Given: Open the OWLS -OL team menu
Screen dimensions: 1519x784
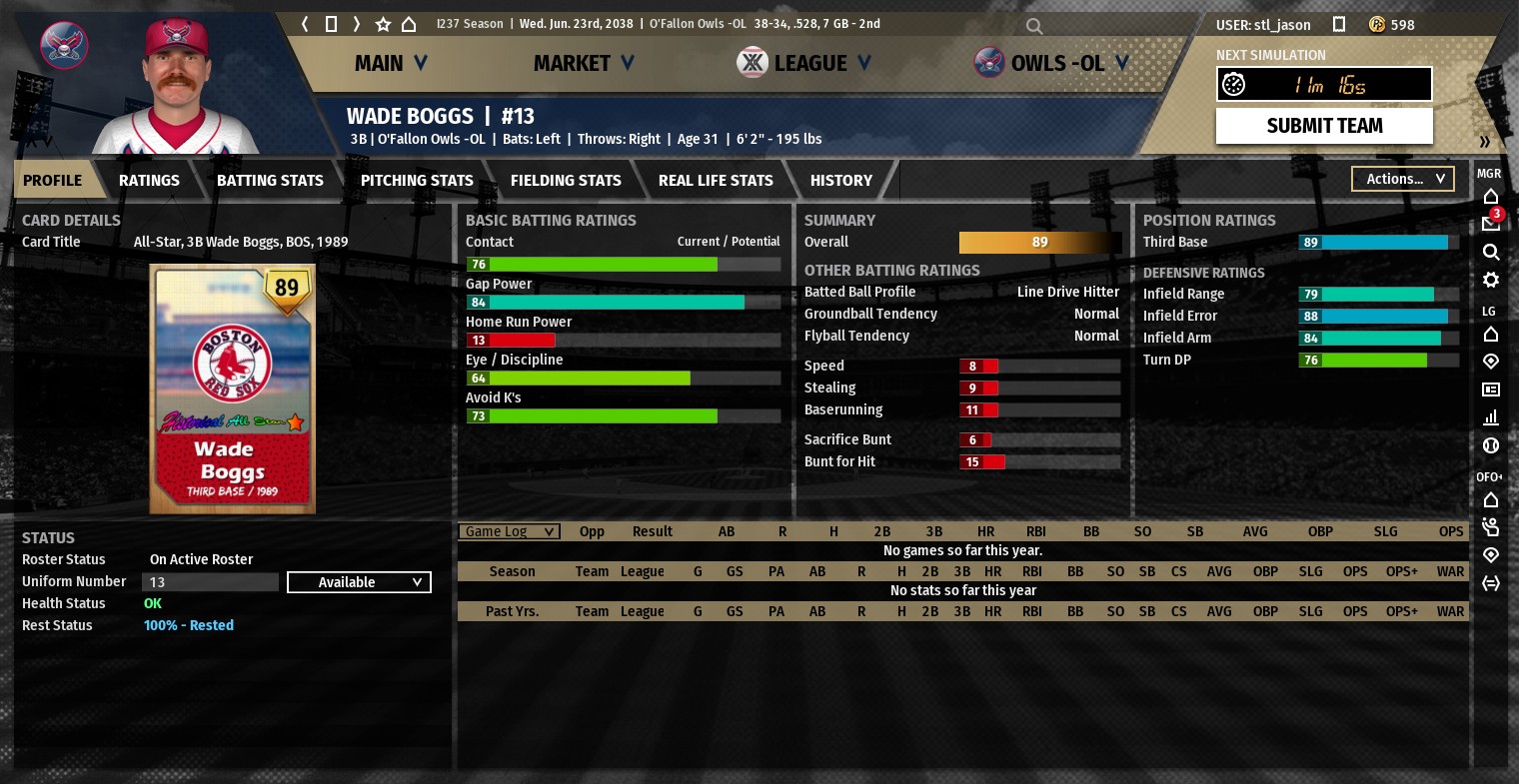Looking at the screenshot, I should (1052, 64).
